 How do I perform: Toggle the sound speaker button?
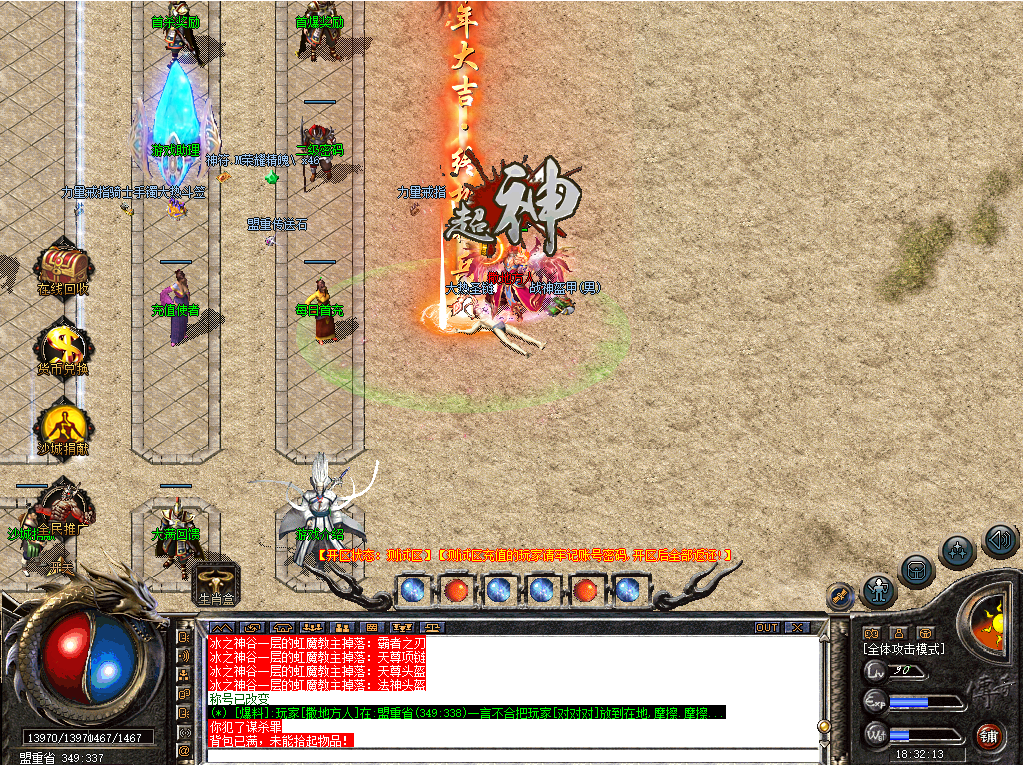[1000, 540]
